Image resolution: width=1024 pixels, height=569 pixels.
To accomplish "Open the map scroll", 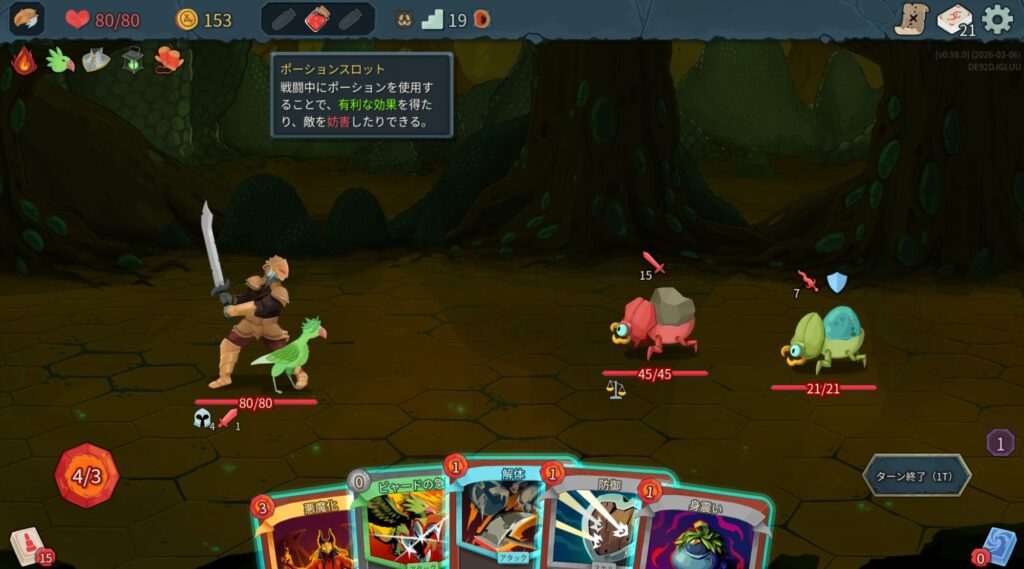I will click(x=911, y=19).
